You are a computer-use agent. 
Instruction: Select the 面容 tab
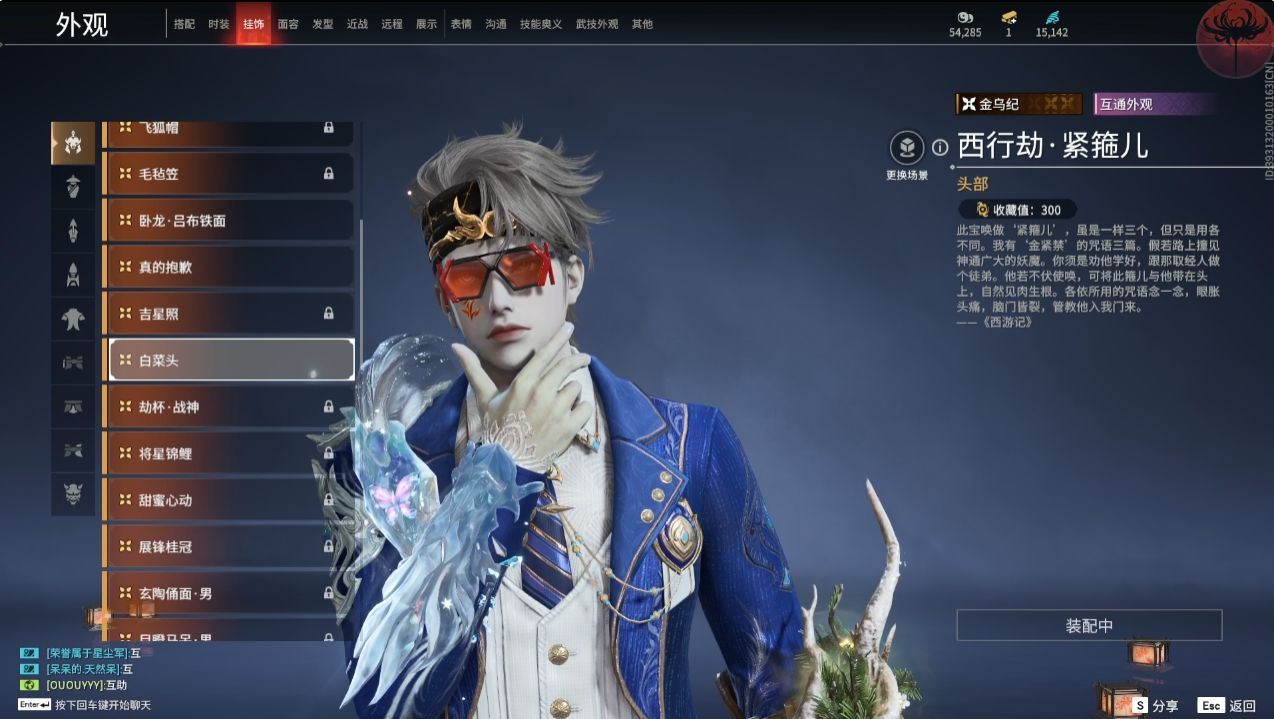click(x=288, y=24)
